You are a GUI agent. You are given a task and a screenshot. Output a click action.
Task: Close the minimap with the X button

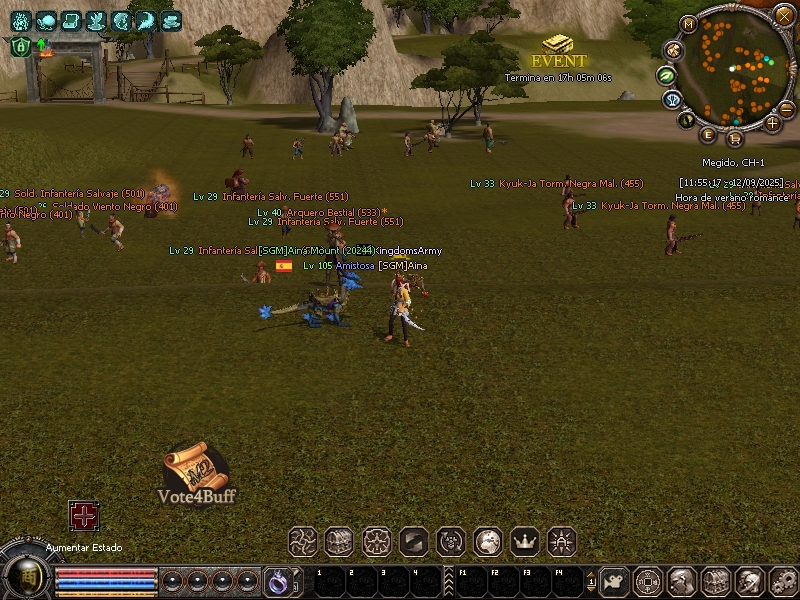[783, 15]
